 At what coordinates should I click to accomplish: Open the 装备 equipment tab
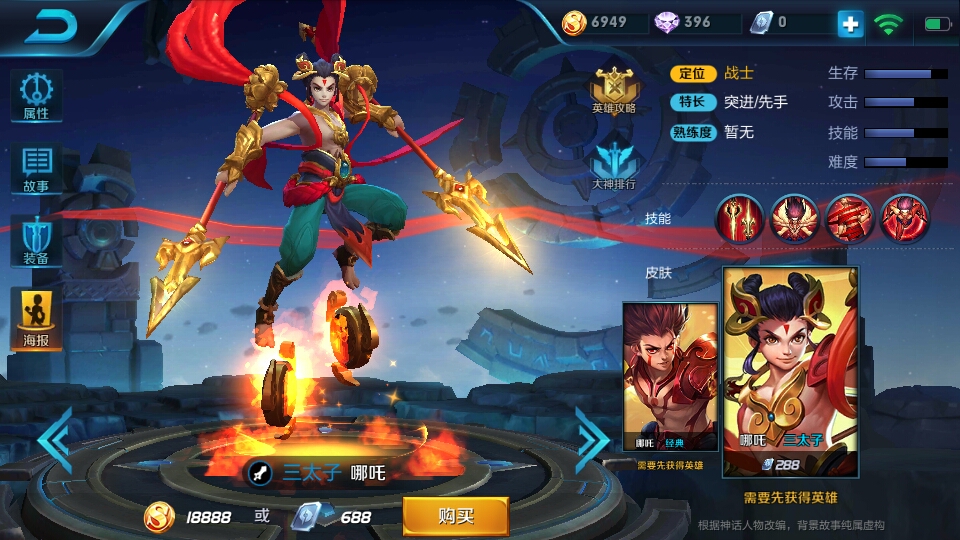(37, 241)
